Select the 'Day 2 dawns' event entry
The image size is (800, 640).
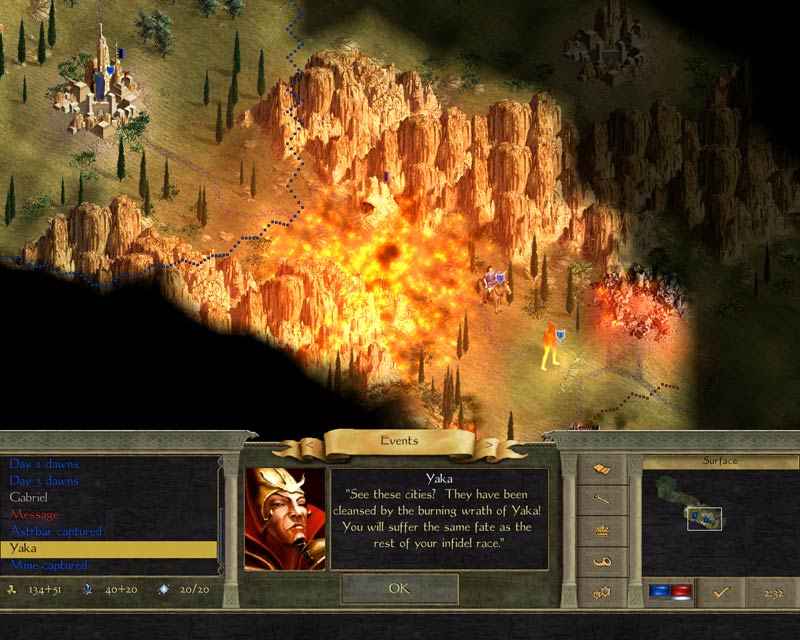(44, 464)
